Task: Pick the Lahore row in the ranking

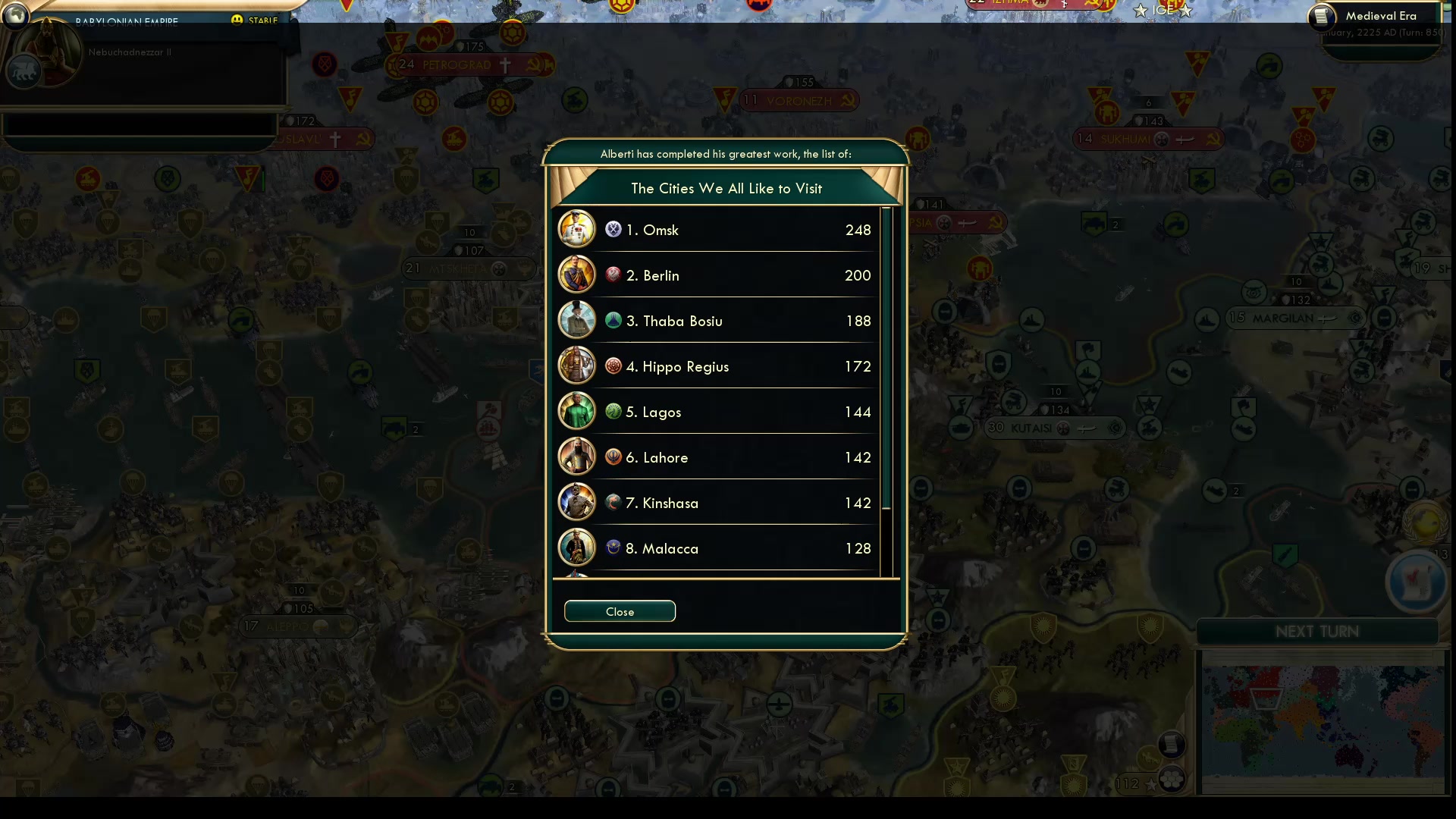Action: click(717, 457)
